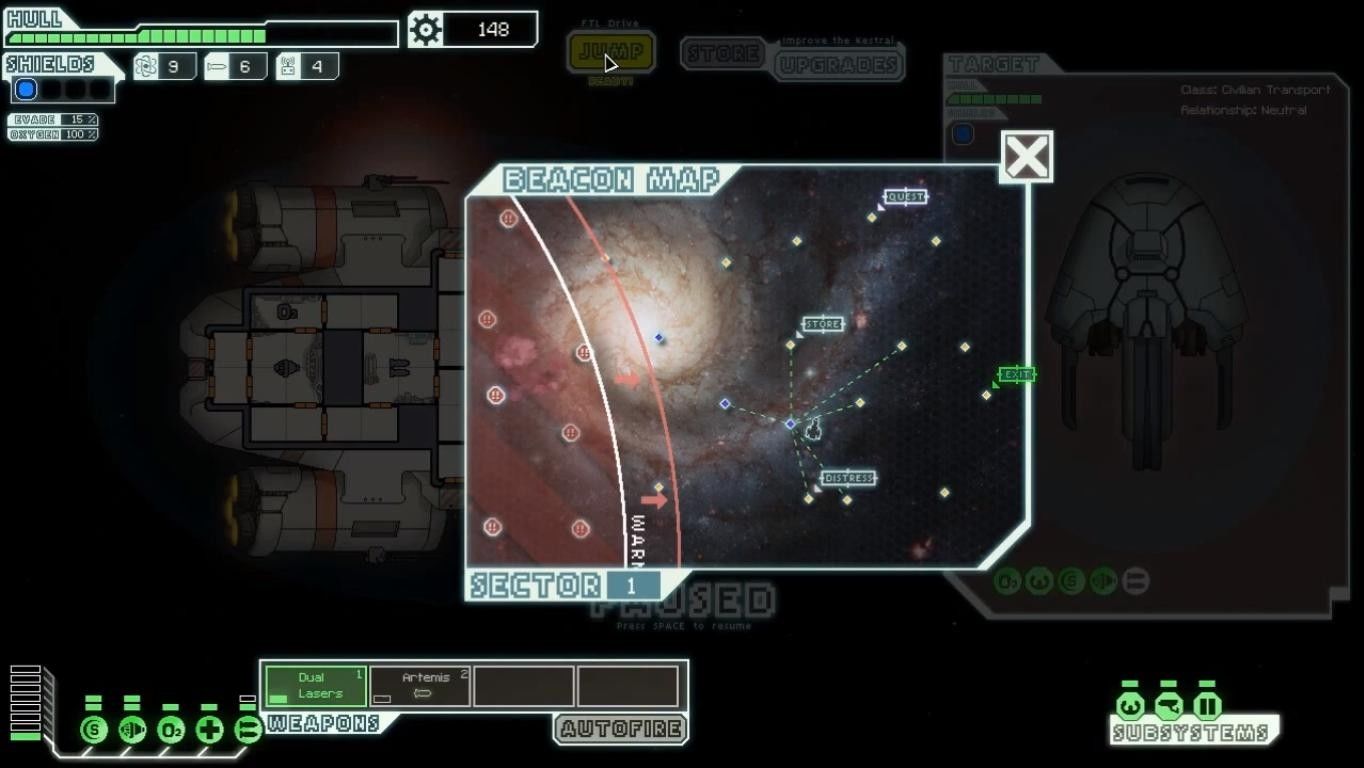This screenshot has height=768, width=1364.
Task: Close the Beacon Map window
Action: pyautogui.click(x=1026, y=157)
